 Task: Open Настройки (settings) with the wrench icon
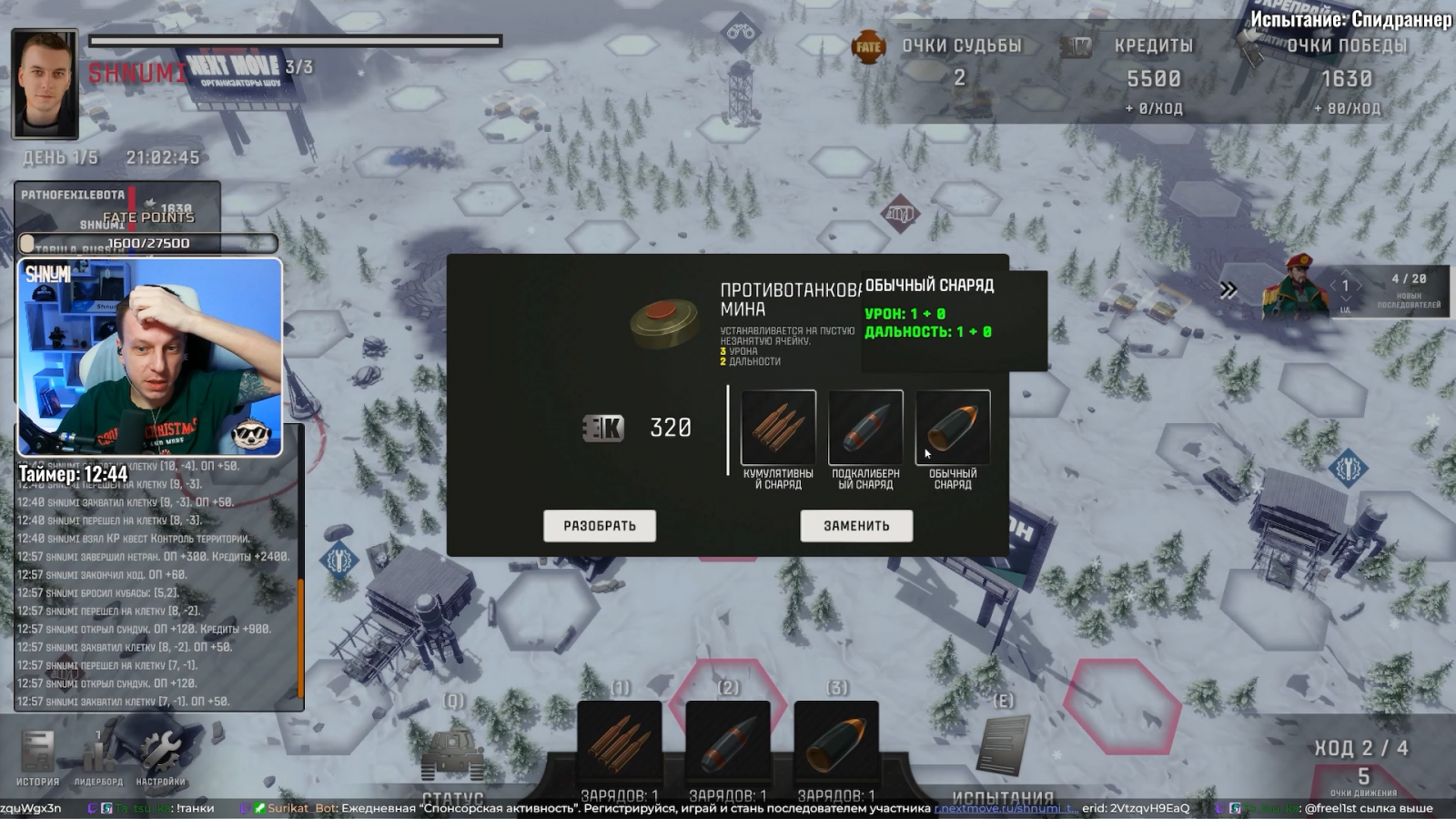160,757
